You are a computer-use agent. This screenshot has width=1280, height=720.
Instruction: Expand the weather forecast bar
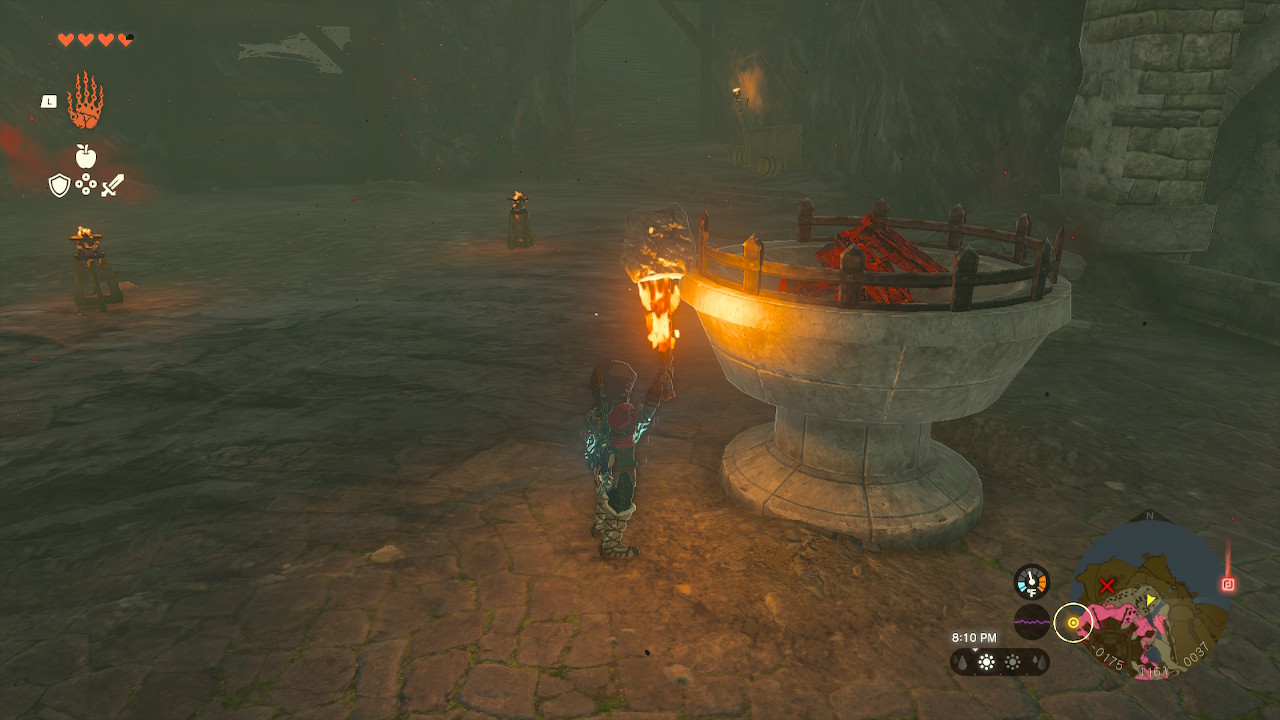point(998,663)
